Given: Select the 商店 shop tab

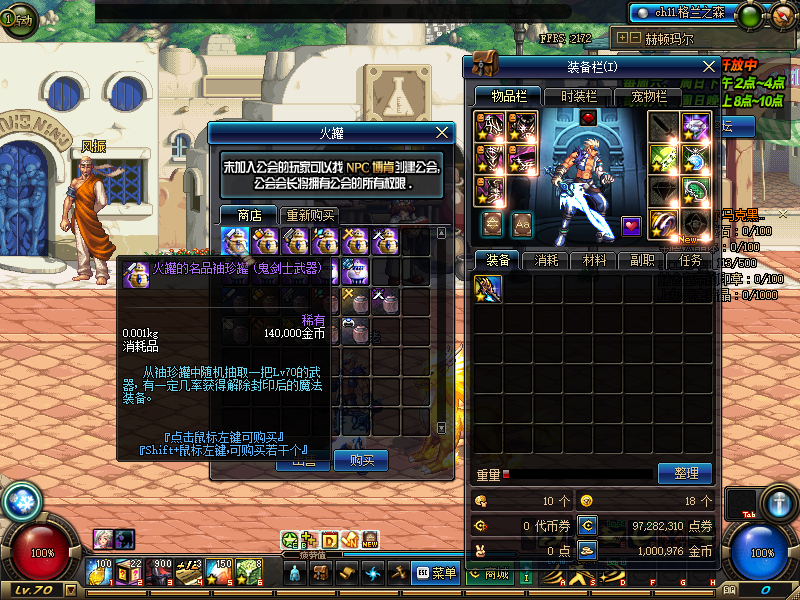Looking at the screenshot, I should pos(249,214).
